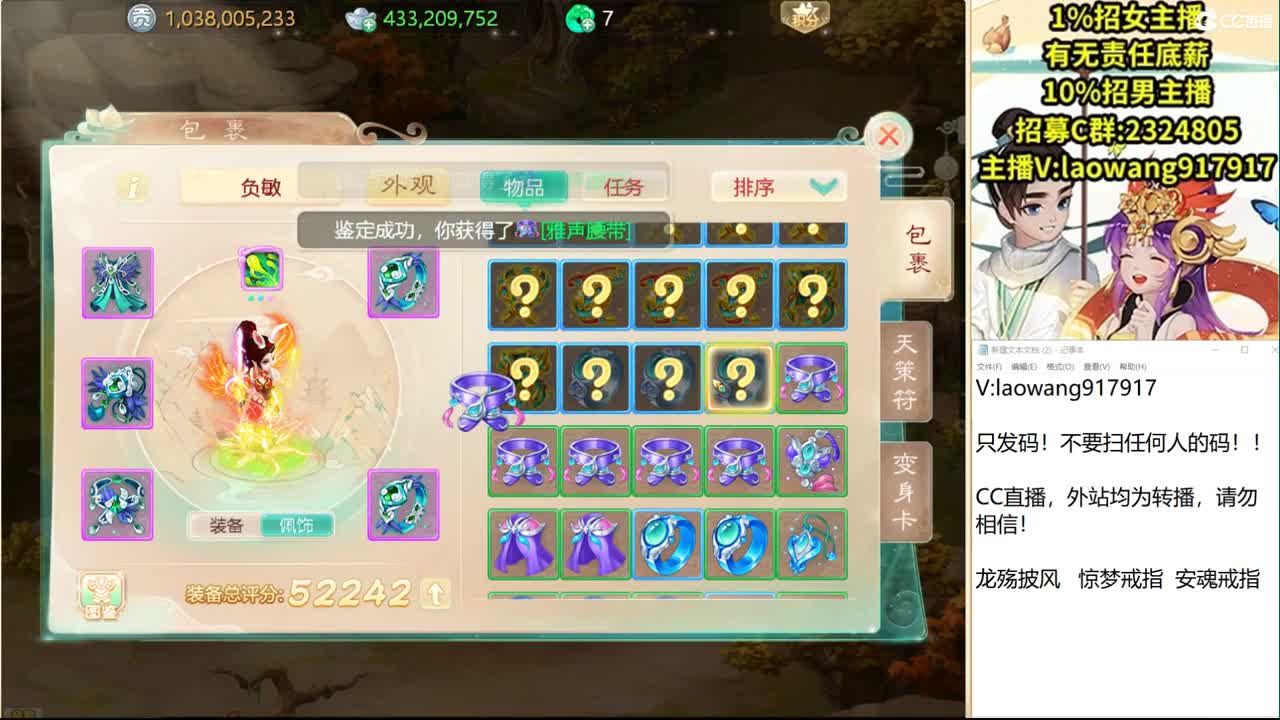Select the necklace item in the bag grid
Screen dimensions: 1280x720
[x=810, y=541]
